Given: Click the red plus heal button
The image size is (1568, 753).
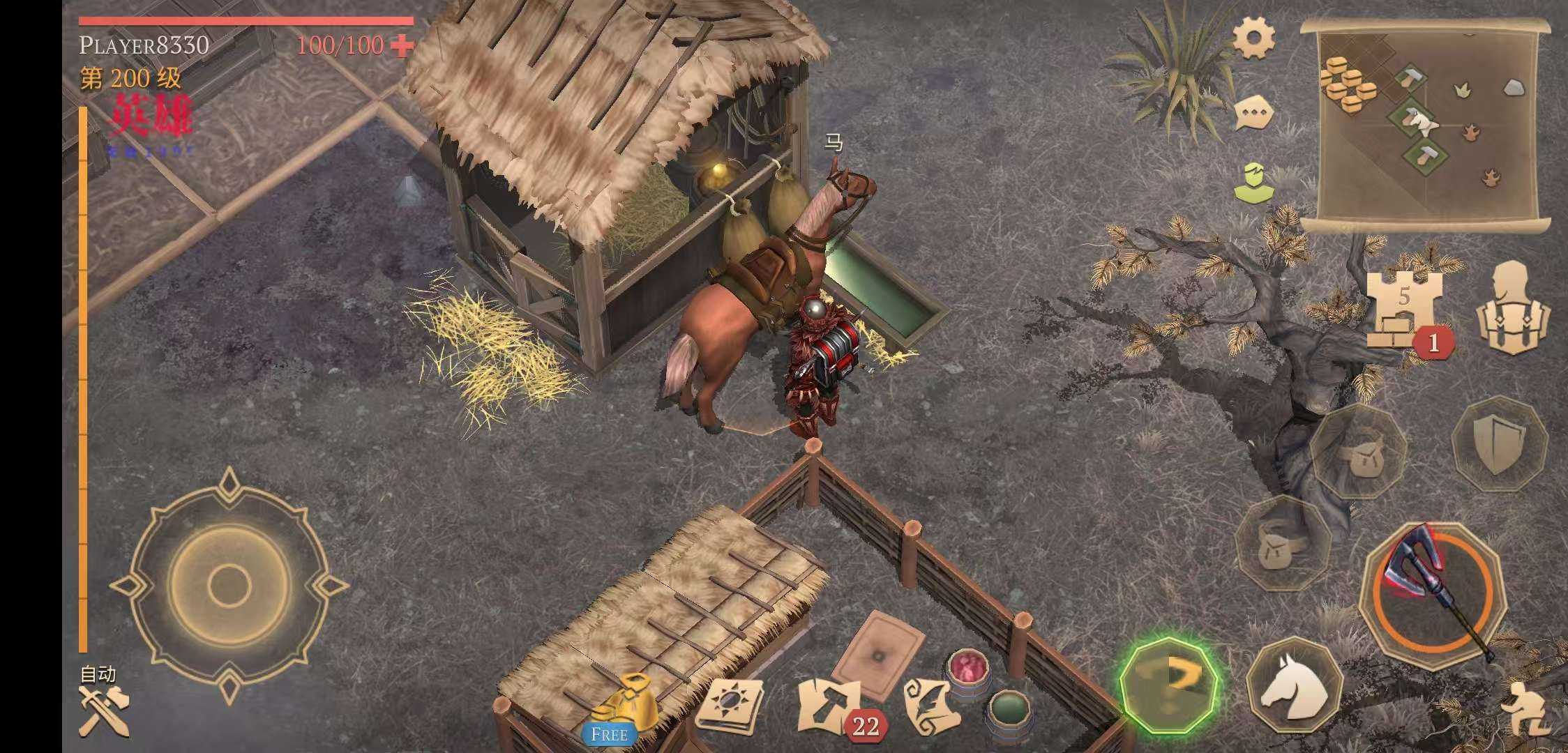Looking at the screenshot, I should click(x=402, y=46).
